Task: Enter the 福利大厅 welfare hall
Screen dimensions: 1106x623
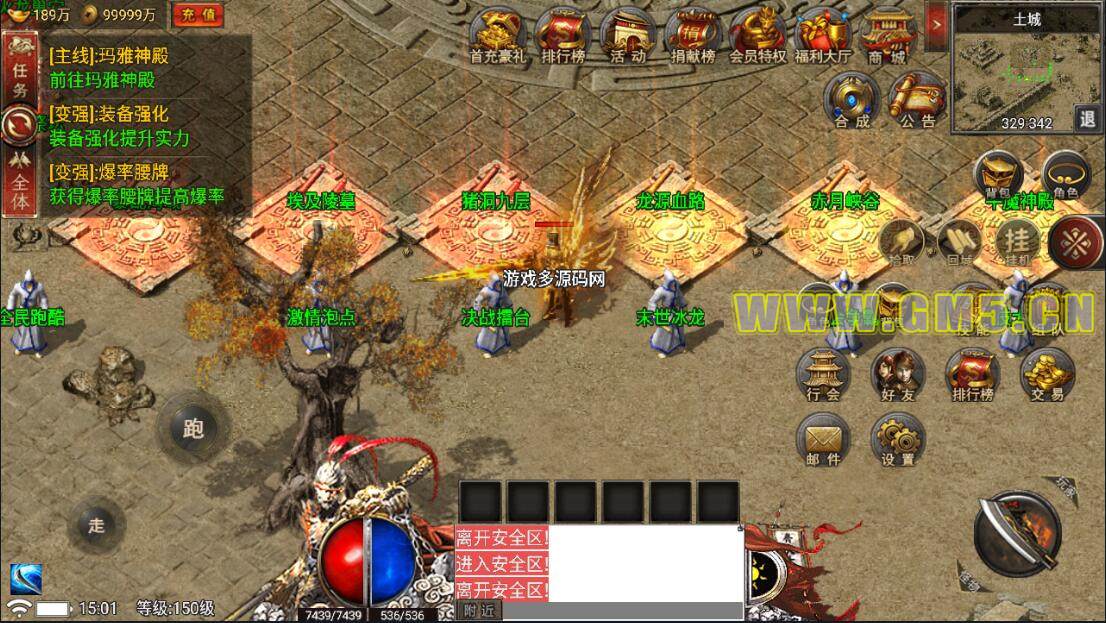Action: point(822,34)
